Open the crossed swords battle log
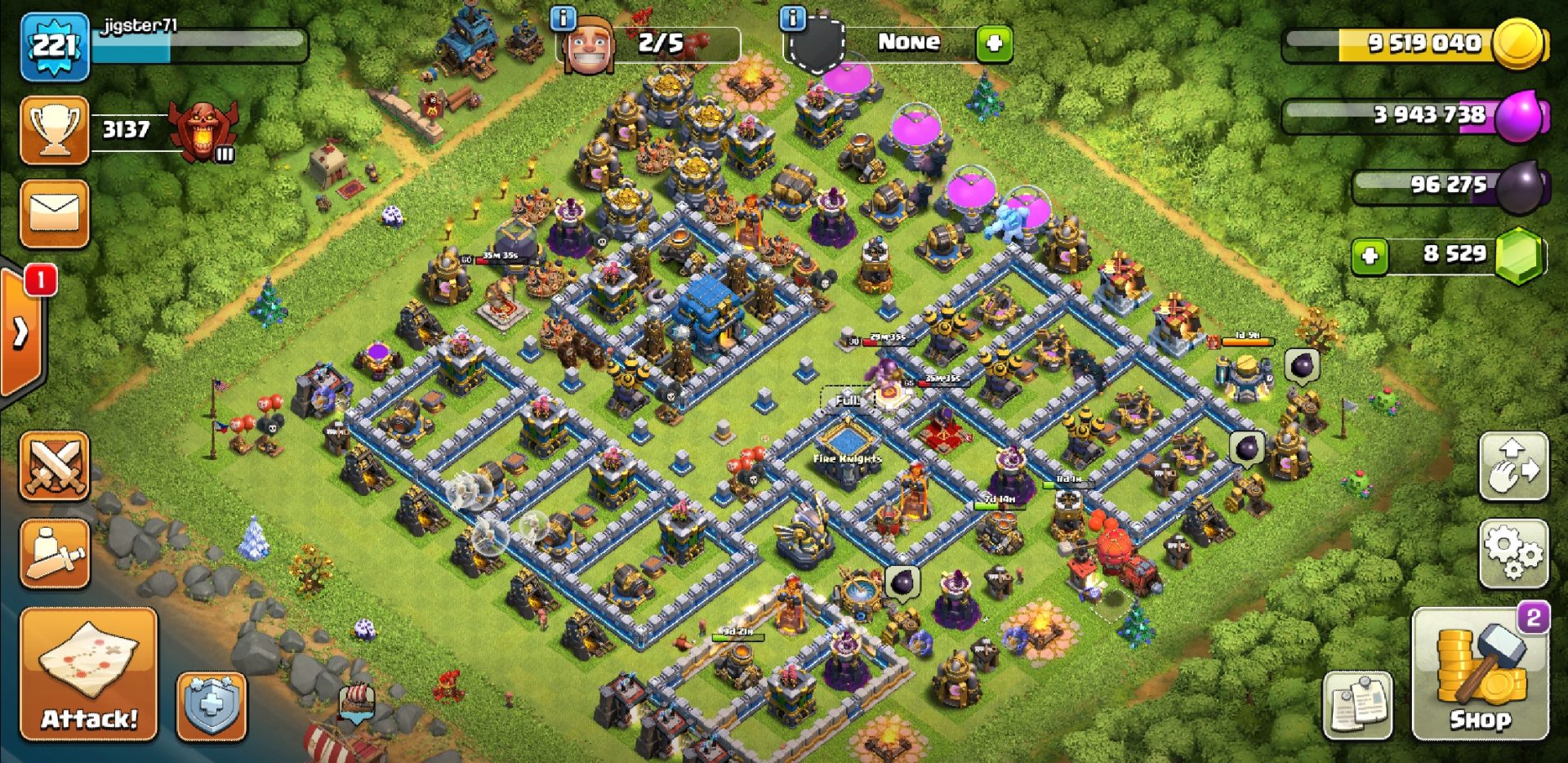This screenshot has width=1568, height=763. tap(55, 466)
